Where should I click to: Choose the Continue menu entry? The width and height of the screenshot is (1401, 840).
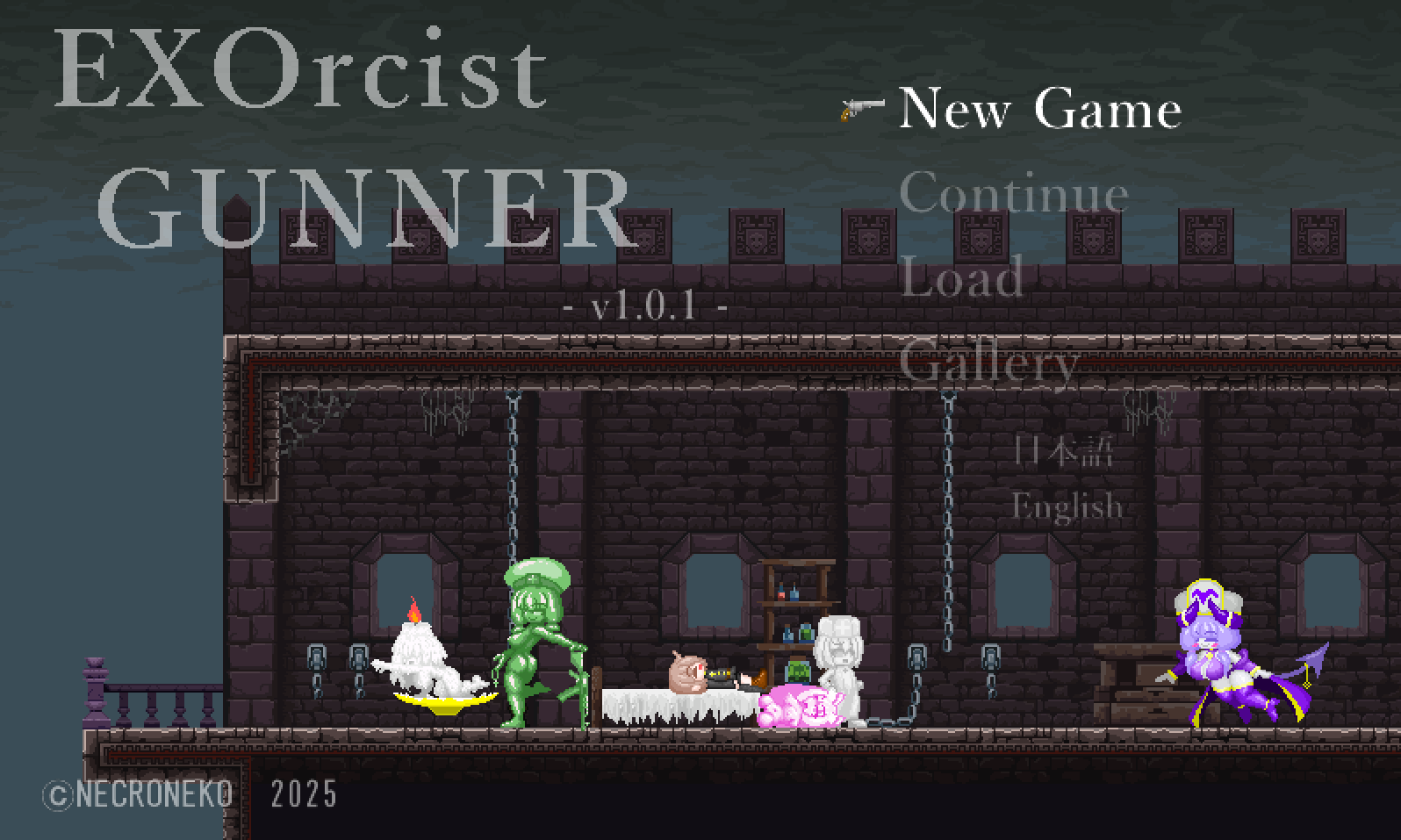[1013, 193]
